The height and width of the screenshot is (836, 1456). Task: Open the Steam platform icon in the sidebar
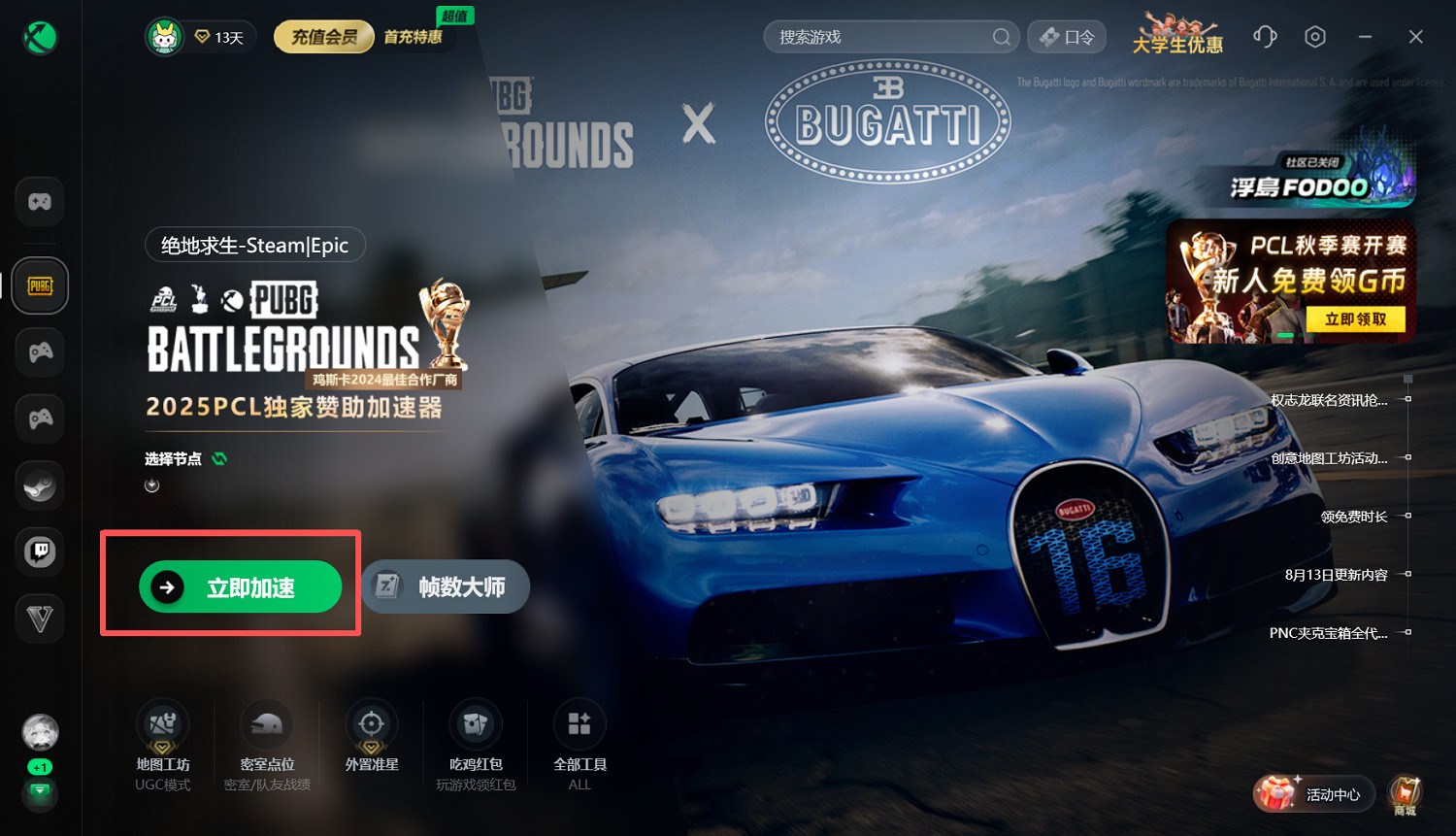pyautogui.click(x=39, y=485)
